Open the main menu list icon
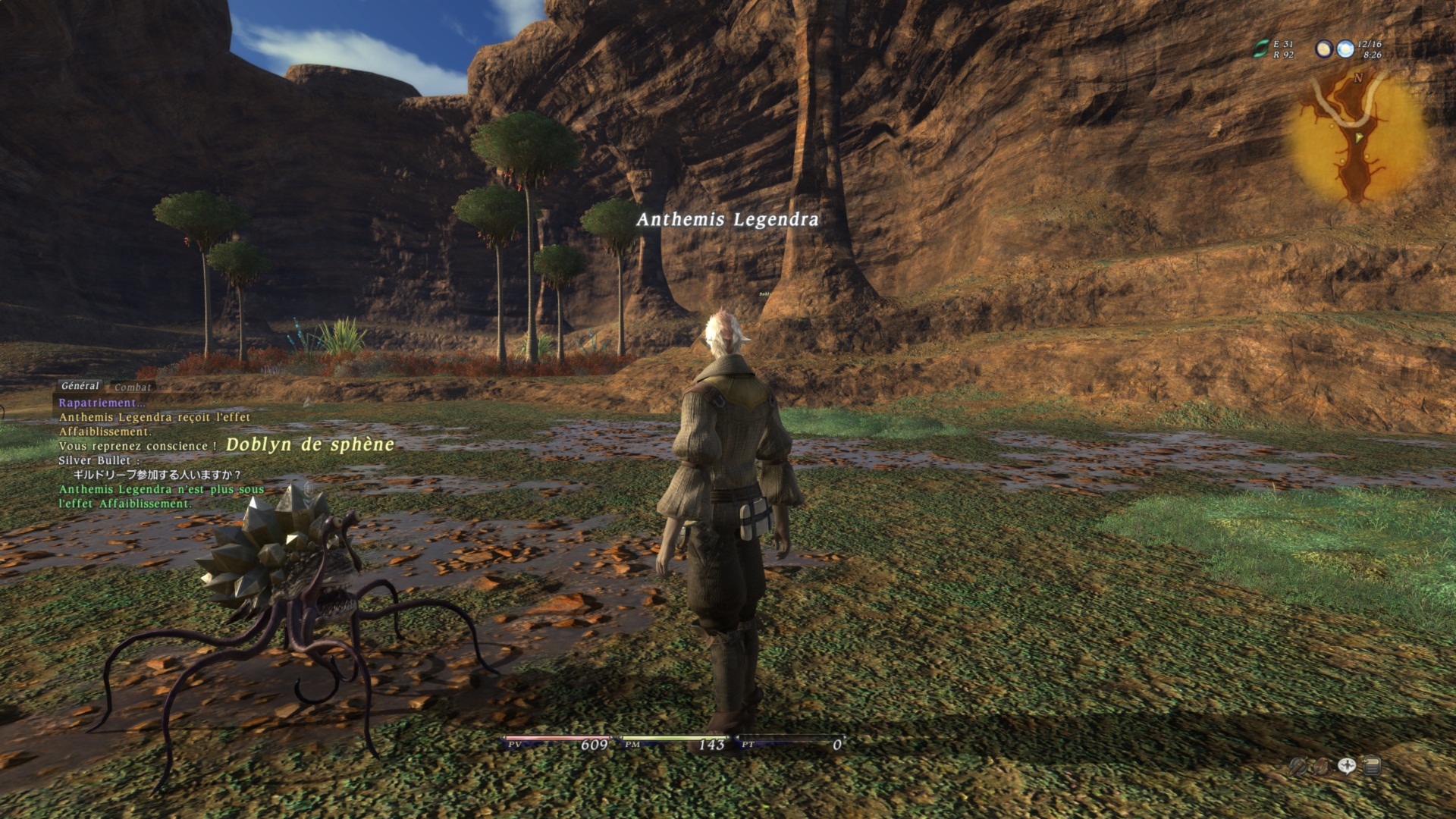1456x819 pixels. [1371, 767]
